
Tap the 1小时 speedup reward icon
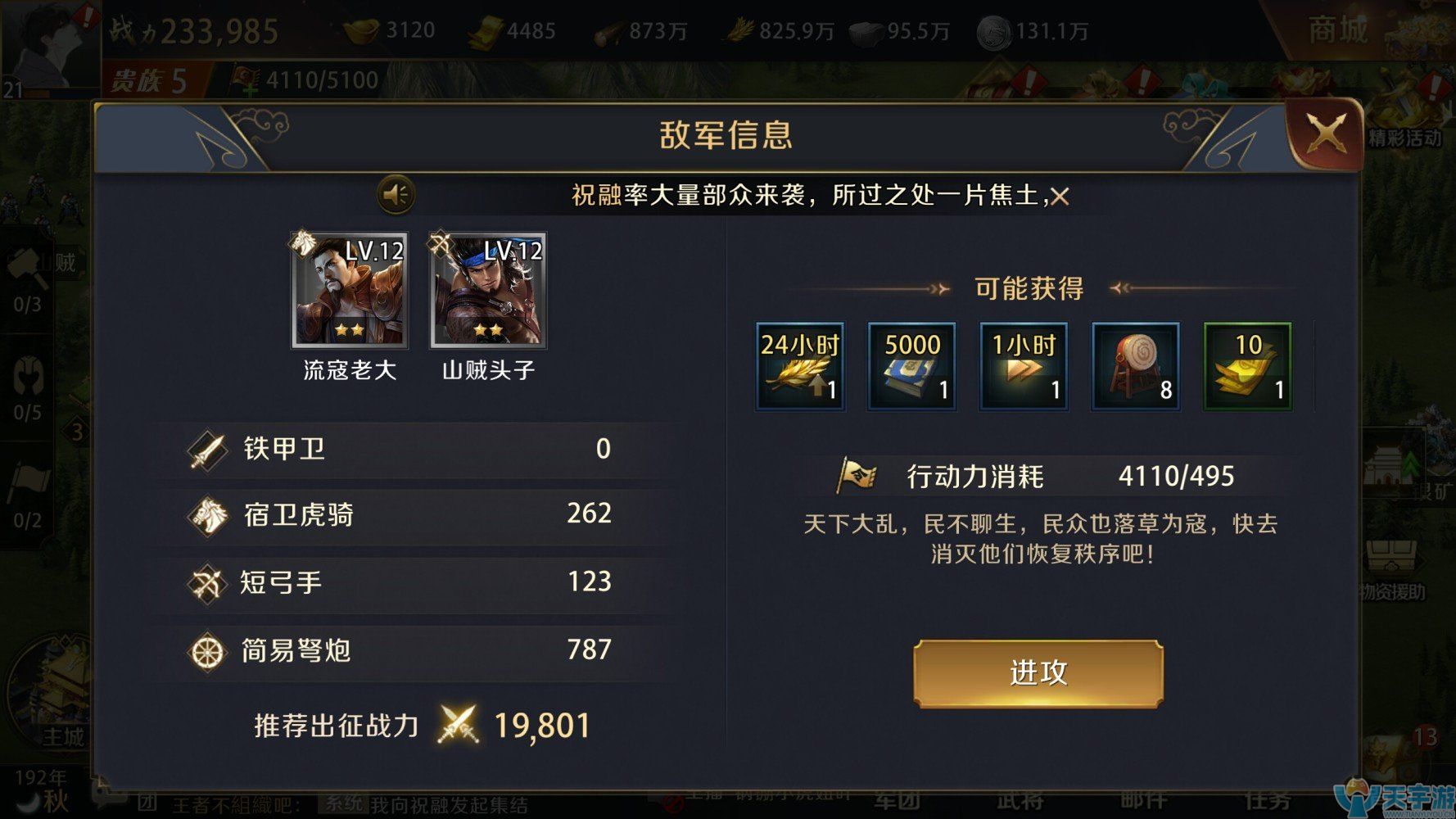(1023, 366)
